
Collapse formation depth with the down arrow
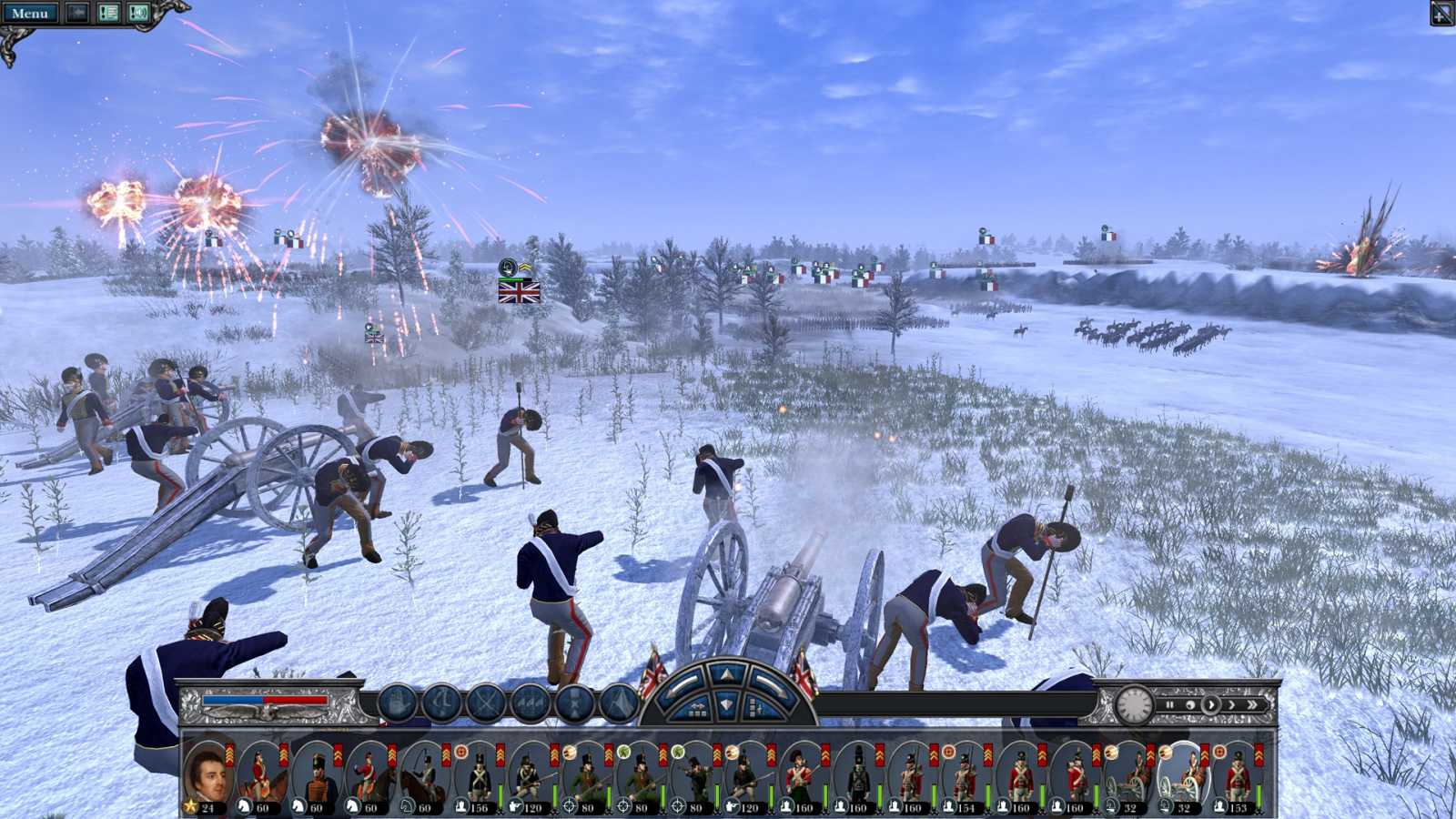tap(725, 703)
